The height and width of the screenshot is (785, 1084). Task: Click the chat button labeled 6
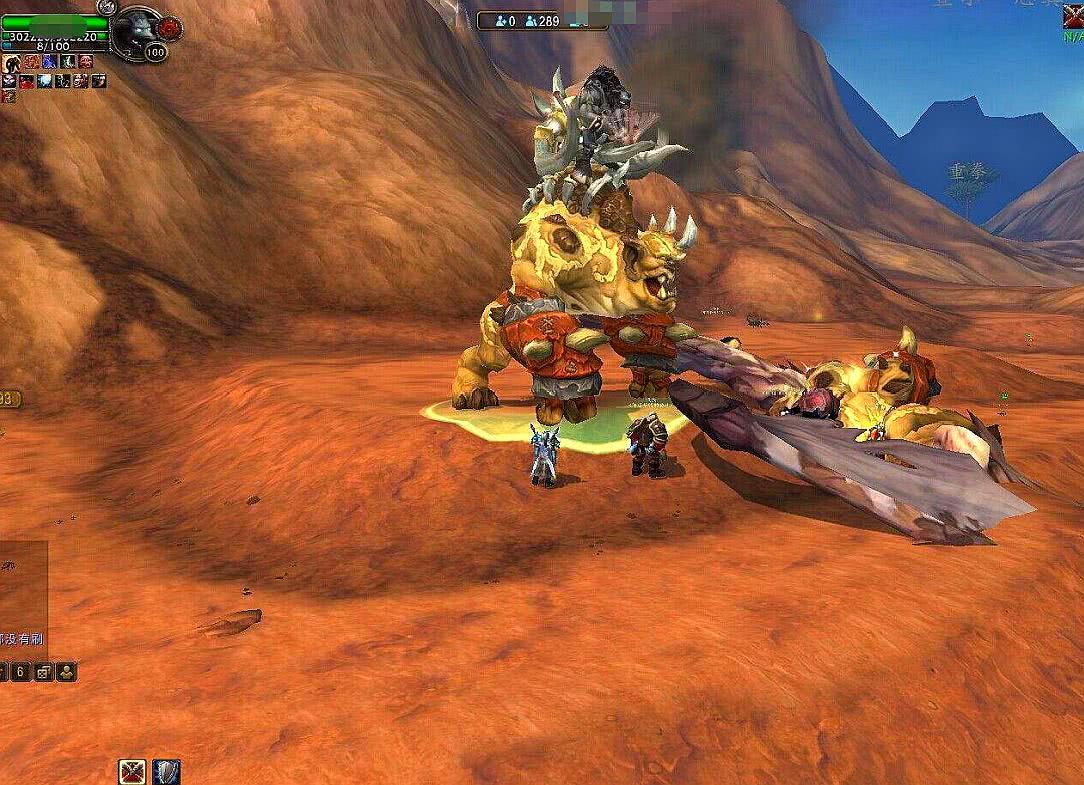(x=19, y=672)
